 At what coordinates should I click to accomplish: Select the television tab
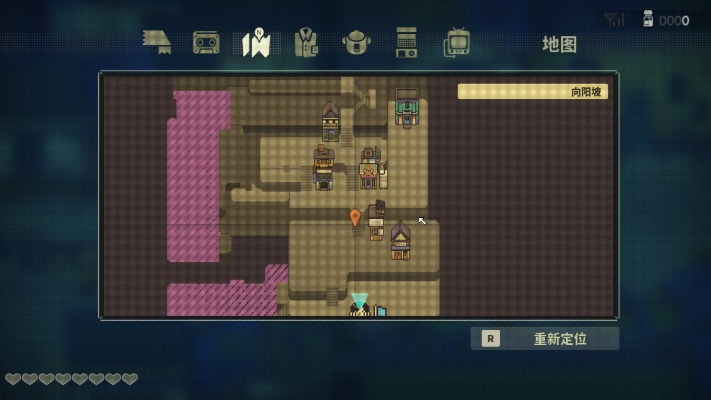click(457, 42)
